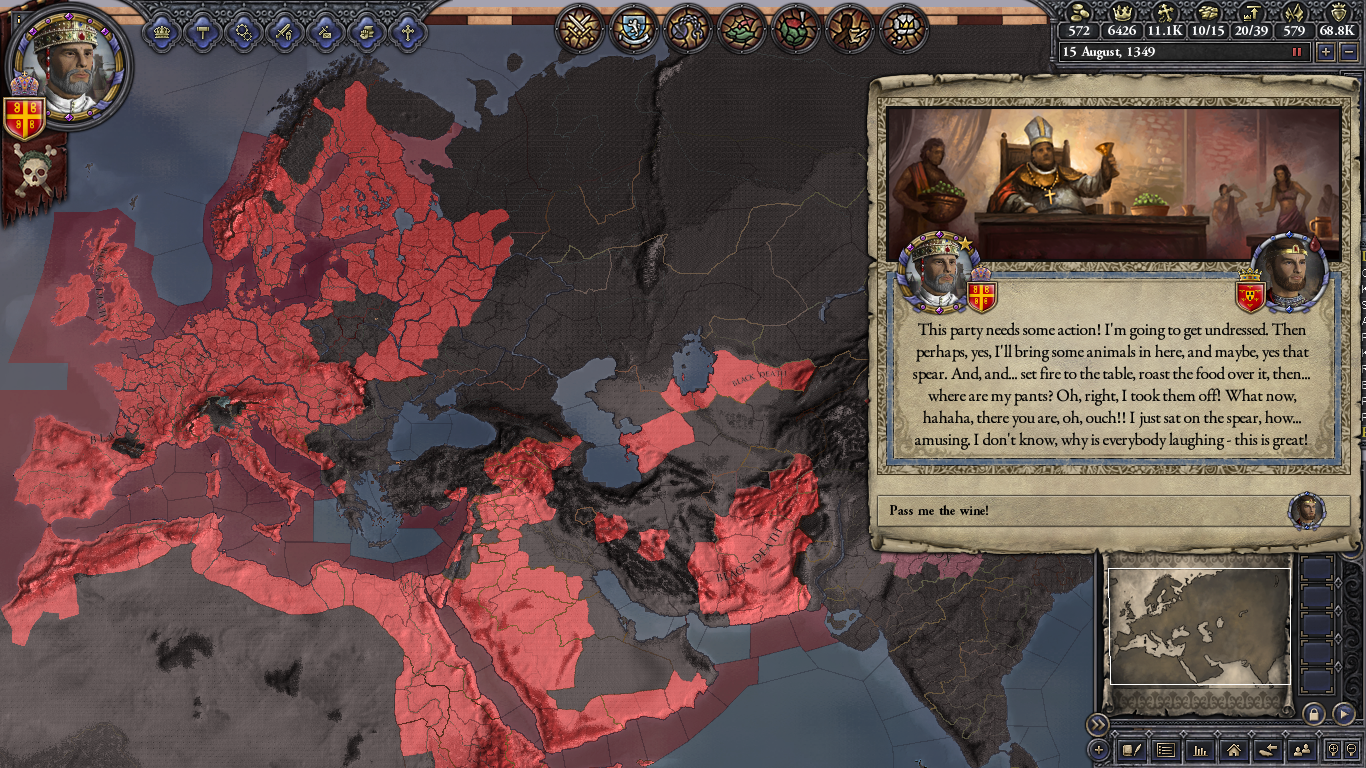Click the thought bubble stained glass alert
The image size is (1366, 768).
pyautogui.click(x=688, y=28)
